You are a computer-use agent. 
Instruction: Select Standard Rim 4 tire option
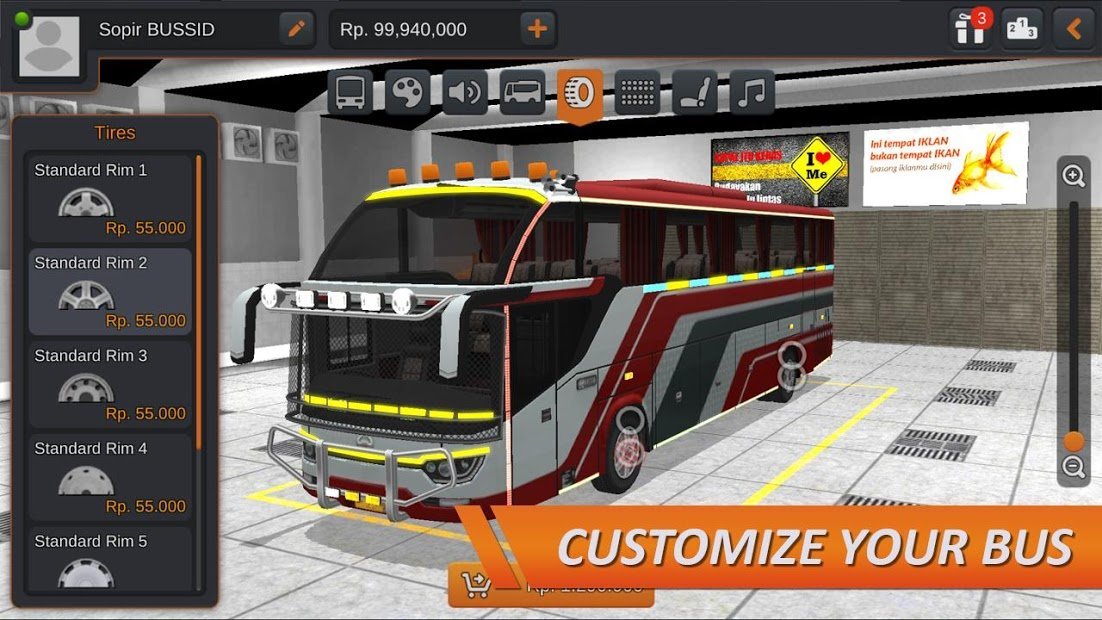[110, 477]
